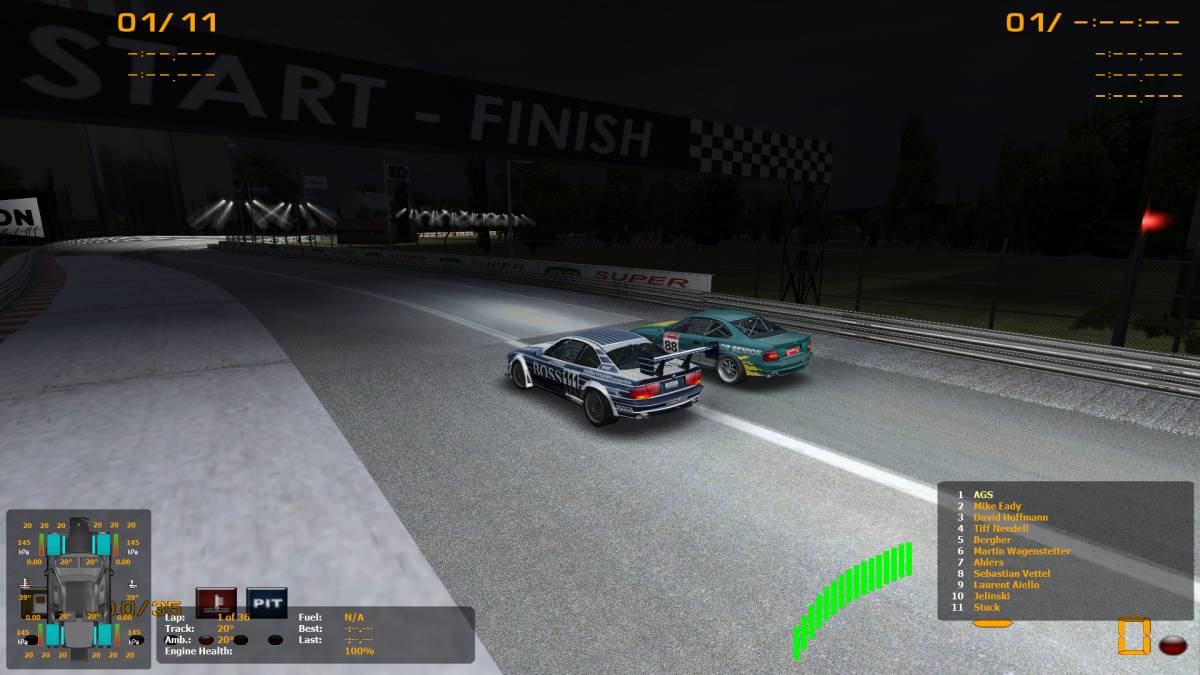Image resolution: width=1200 pixels, height=675 pixels.
Task: Select Ahlers from the standings list
Action: click(x=988, y=562)
